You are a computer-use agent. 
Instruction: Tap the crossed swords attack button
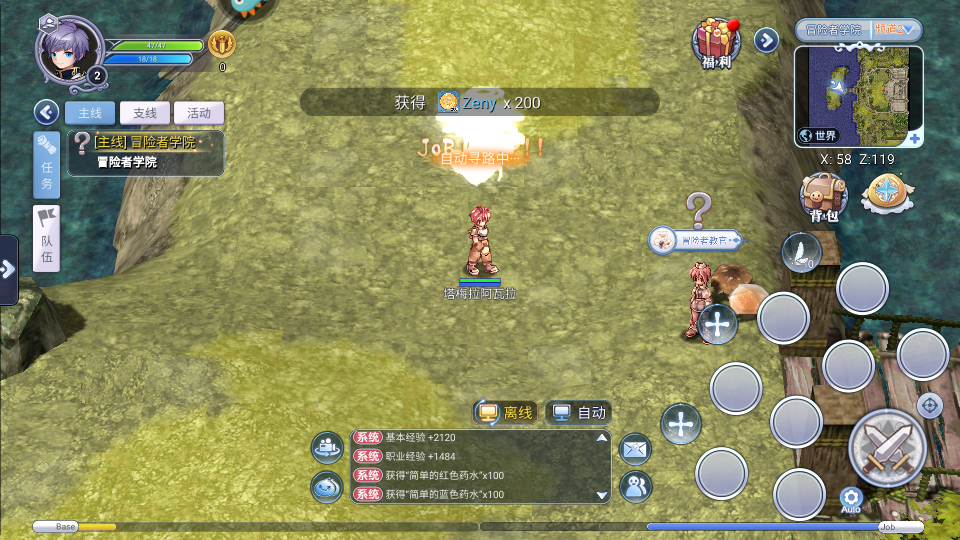point(886,447)
